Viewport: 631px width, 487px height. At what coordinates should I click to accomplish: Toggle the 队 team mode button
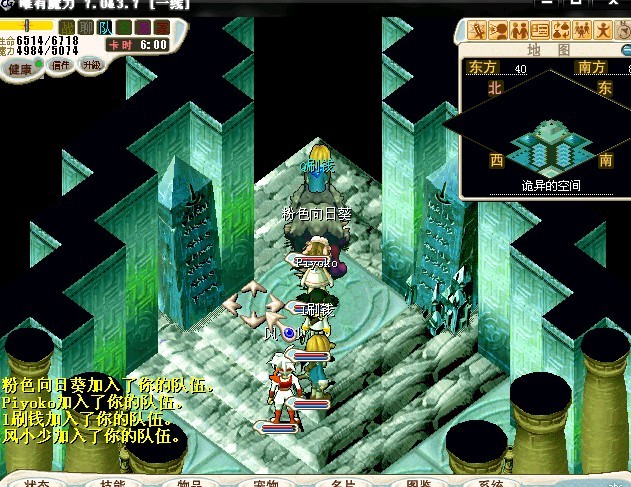(105, 26)
